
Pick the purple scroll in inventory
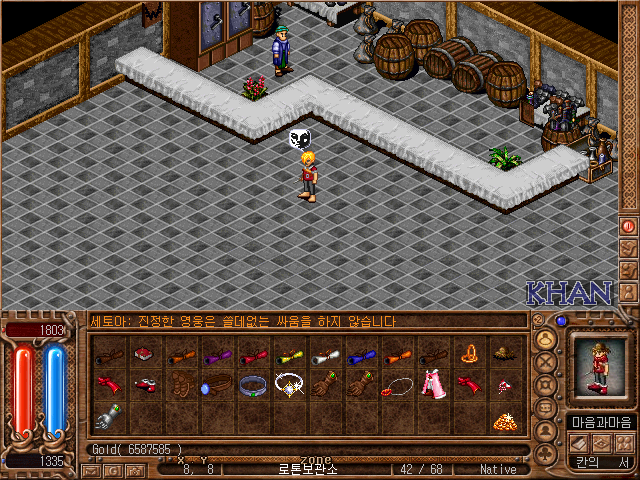click(x=216, y=355)
